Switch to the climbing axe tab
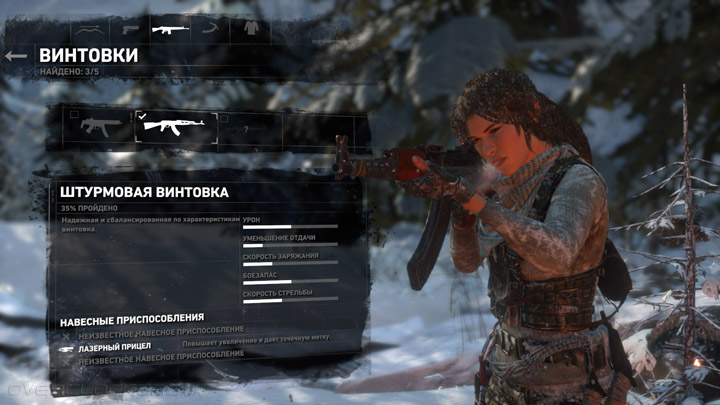Image resolution: width=720 pixels, height=405 pixels. pyautogui.click(x=210, y=28)
